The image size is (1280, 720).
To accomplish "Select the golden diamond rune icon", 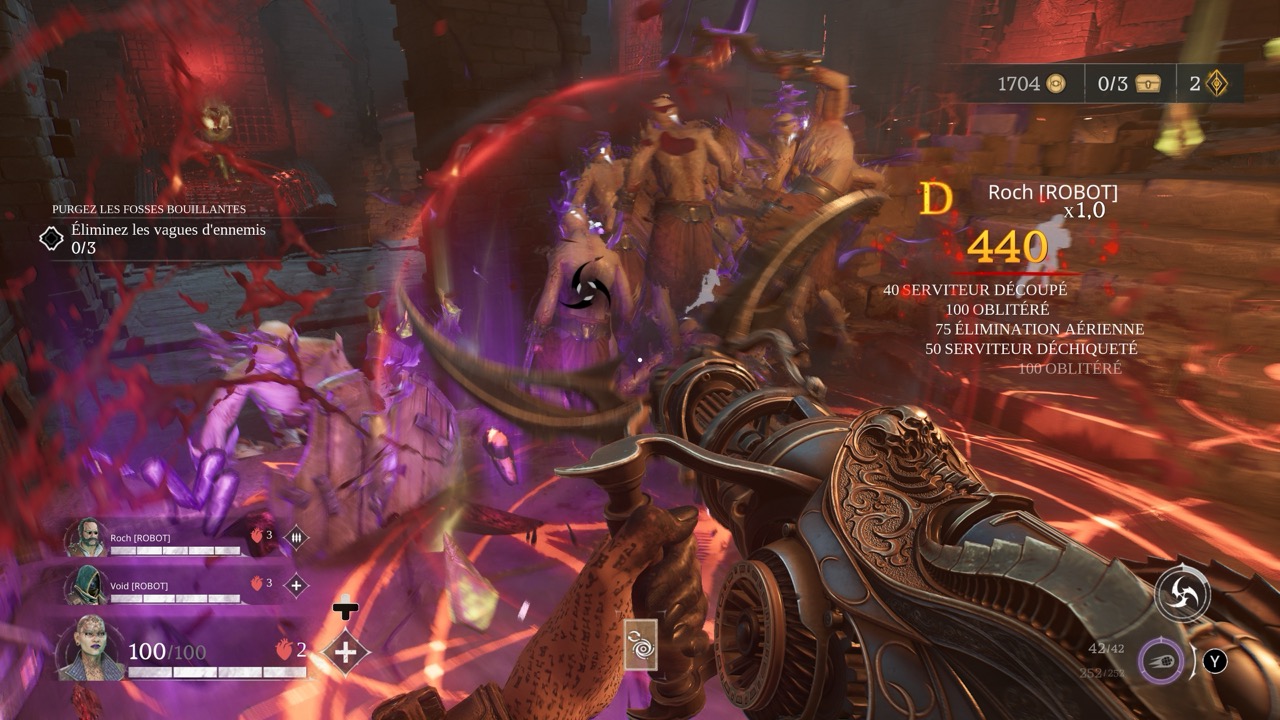I will coord(1216,84).
